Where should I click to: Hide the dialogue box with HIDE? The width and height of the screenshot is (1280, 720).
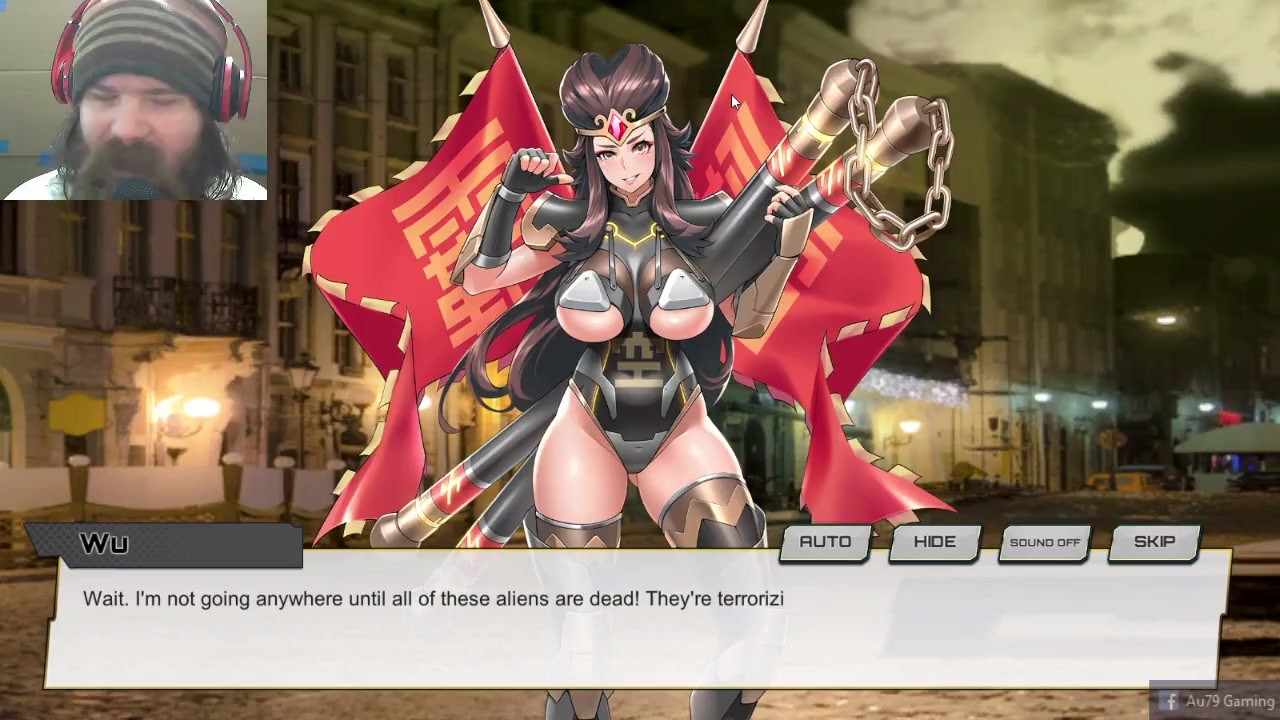(x=935, y=542)
